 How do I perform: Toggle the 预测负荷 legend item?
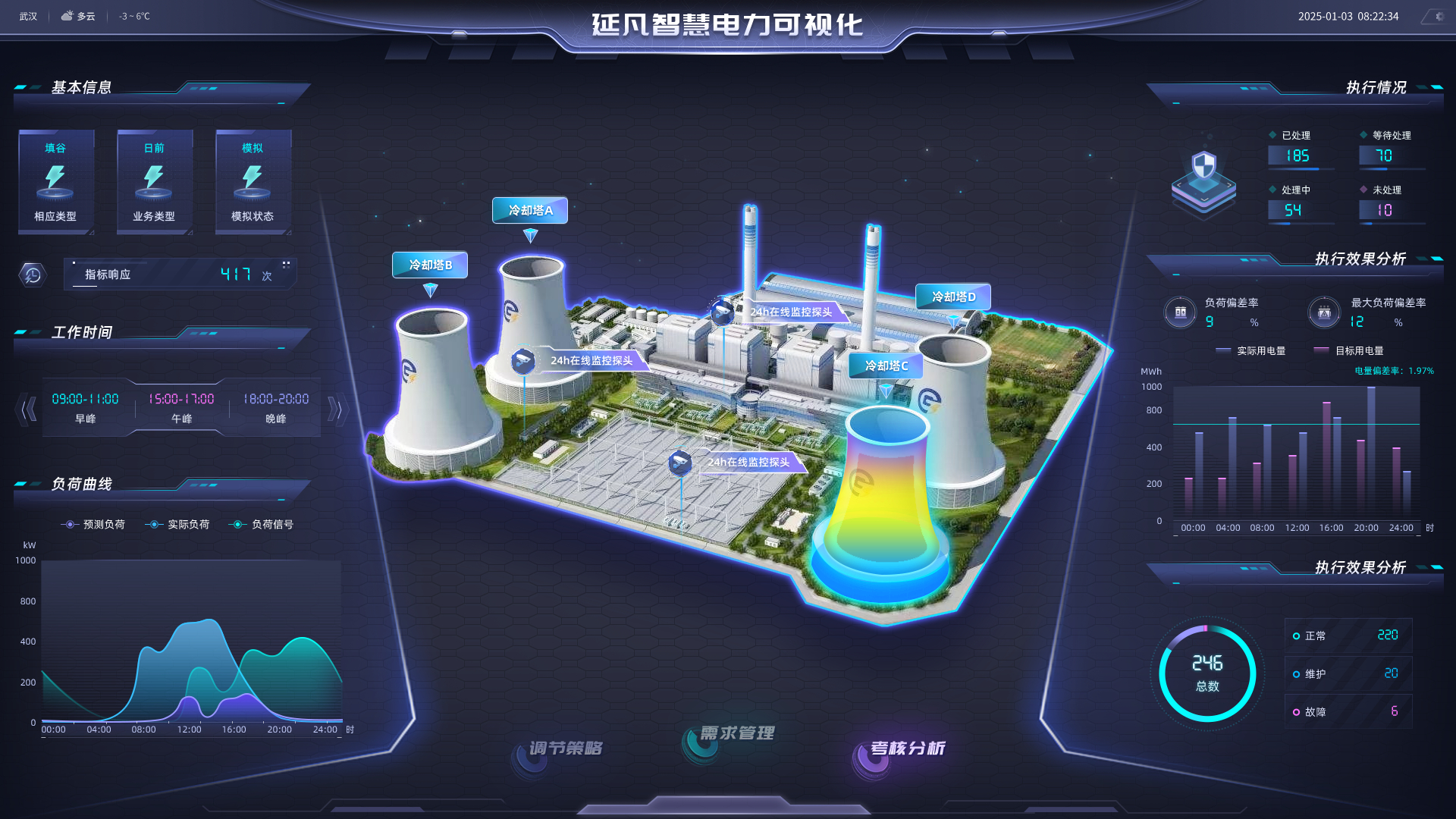(94, 524)
